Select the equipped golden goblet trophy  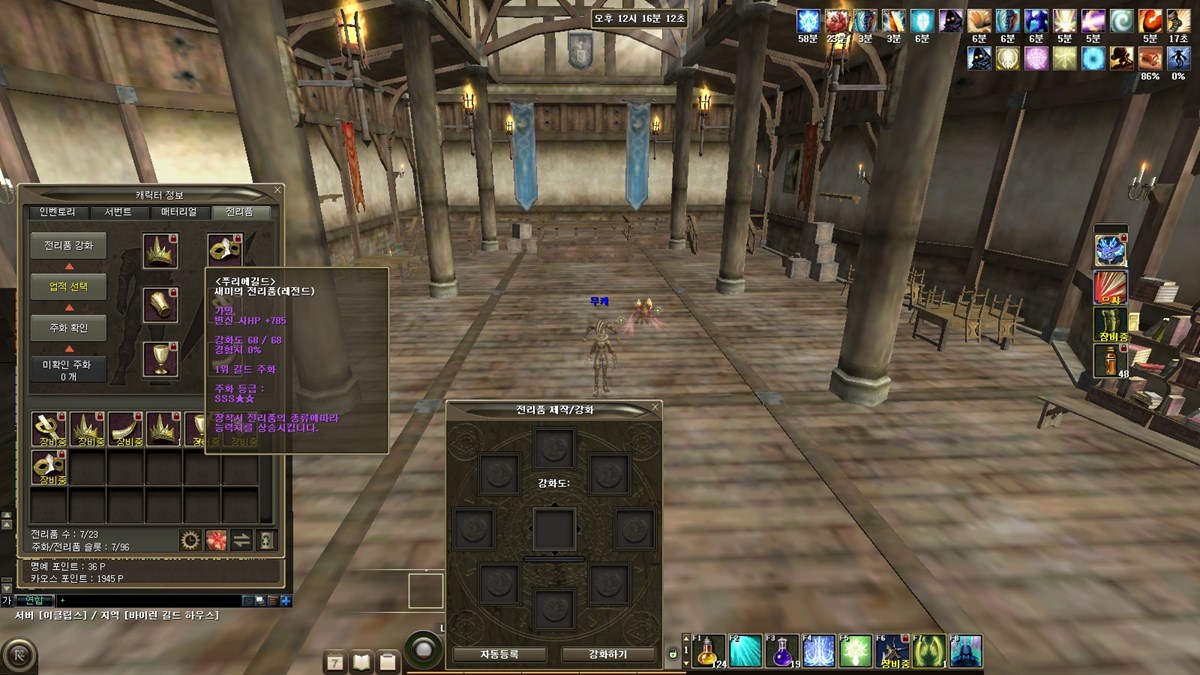point(160,359)
